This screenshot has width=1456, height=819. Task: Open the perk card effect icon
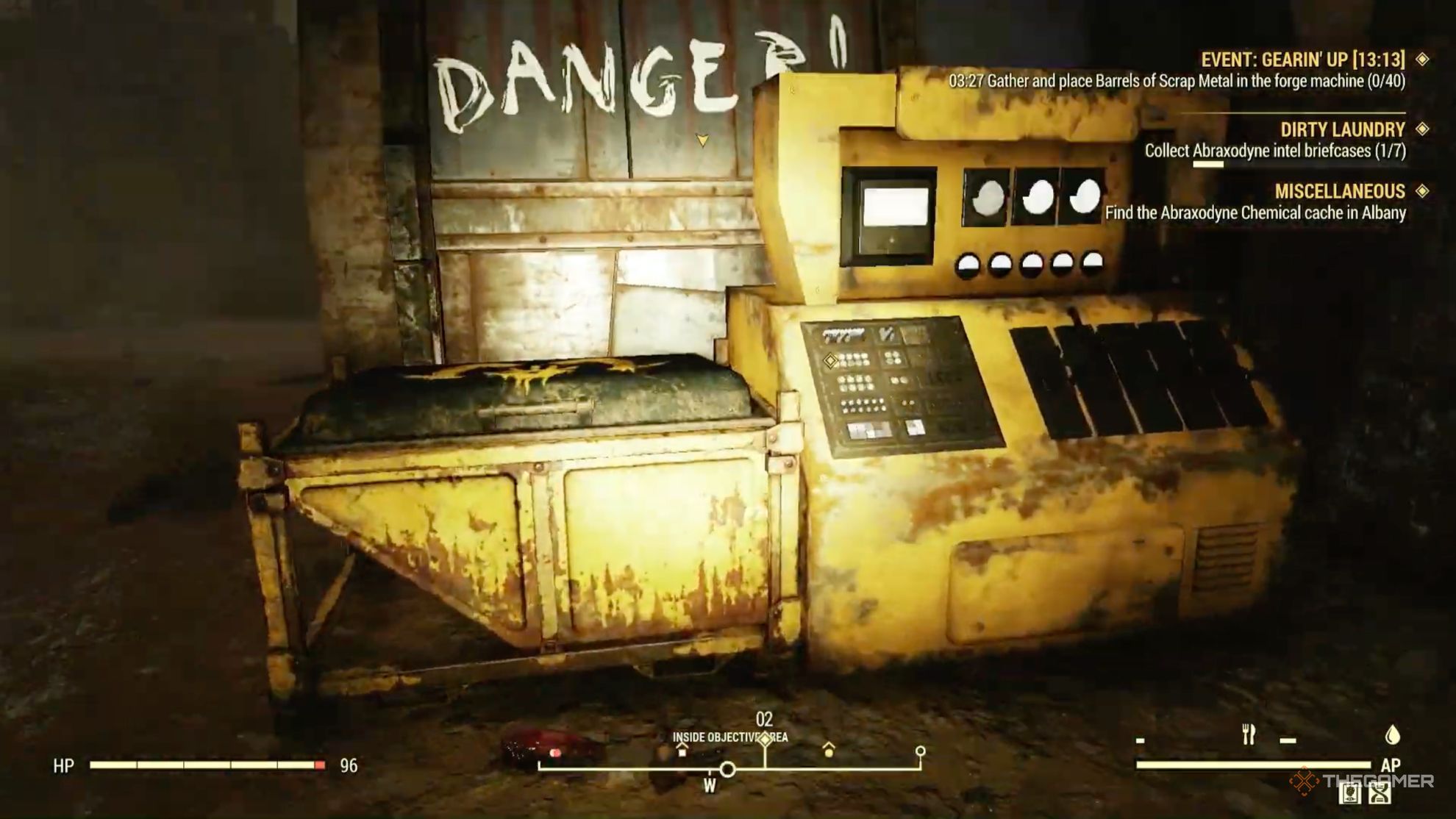[1349, 795]
